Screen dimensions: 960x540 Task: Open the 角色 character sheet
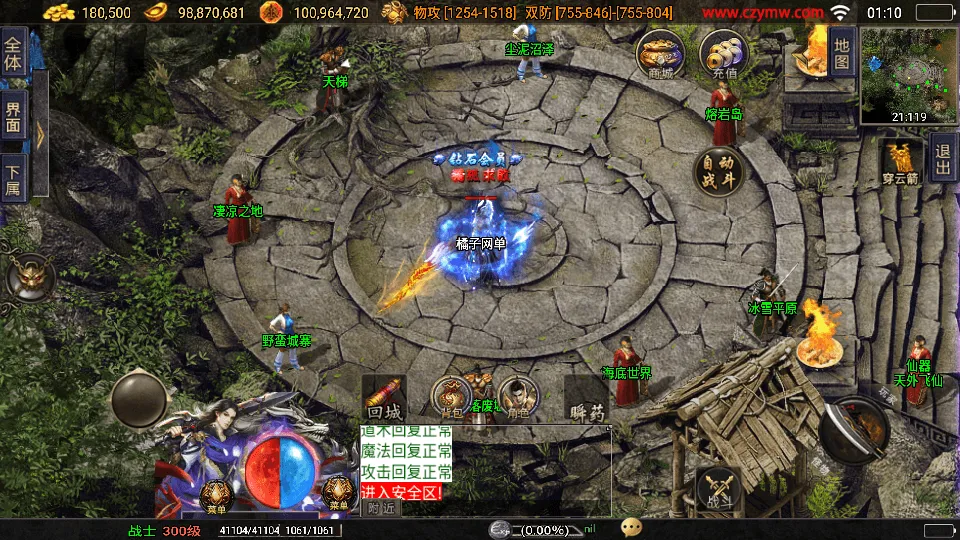[517, 397]
